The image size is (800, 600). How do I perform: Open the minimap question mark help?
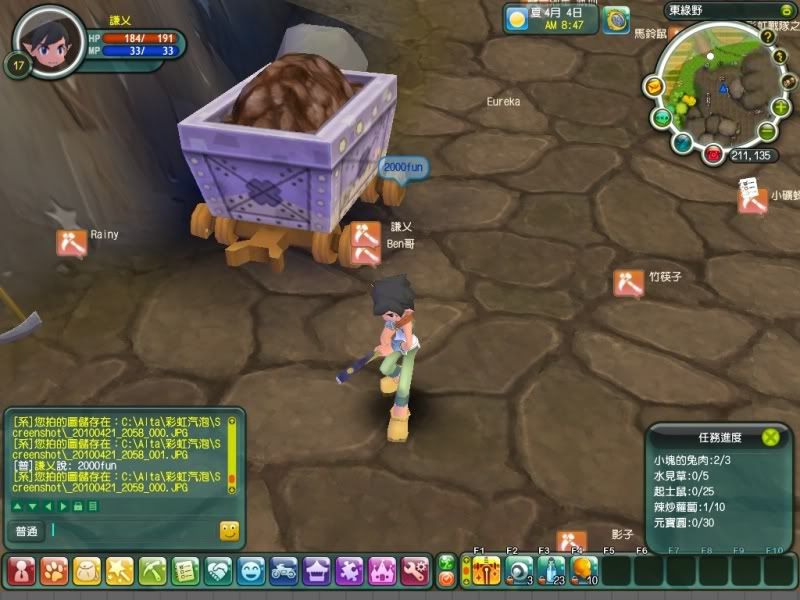[x=767, y=36]
